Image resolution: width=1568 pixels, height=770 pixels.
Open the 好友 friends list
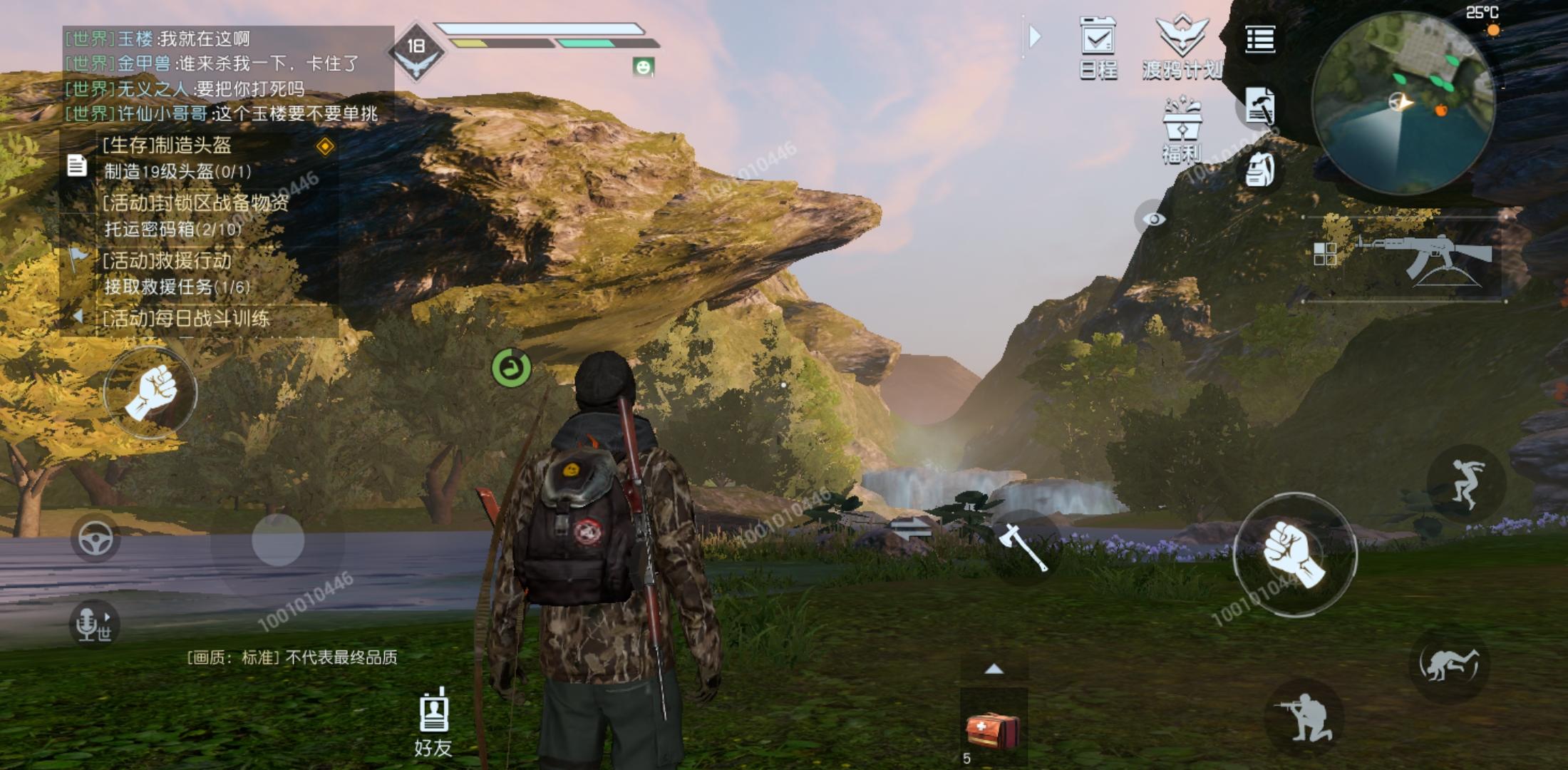point(433,722)
